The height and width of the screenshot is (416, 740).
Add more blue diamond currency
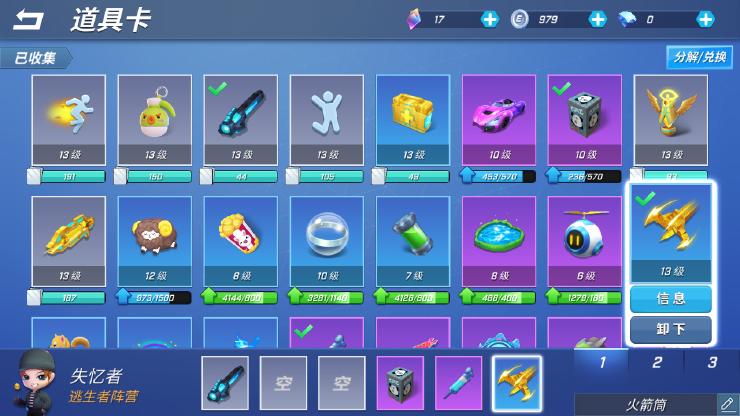pos(705,19)
